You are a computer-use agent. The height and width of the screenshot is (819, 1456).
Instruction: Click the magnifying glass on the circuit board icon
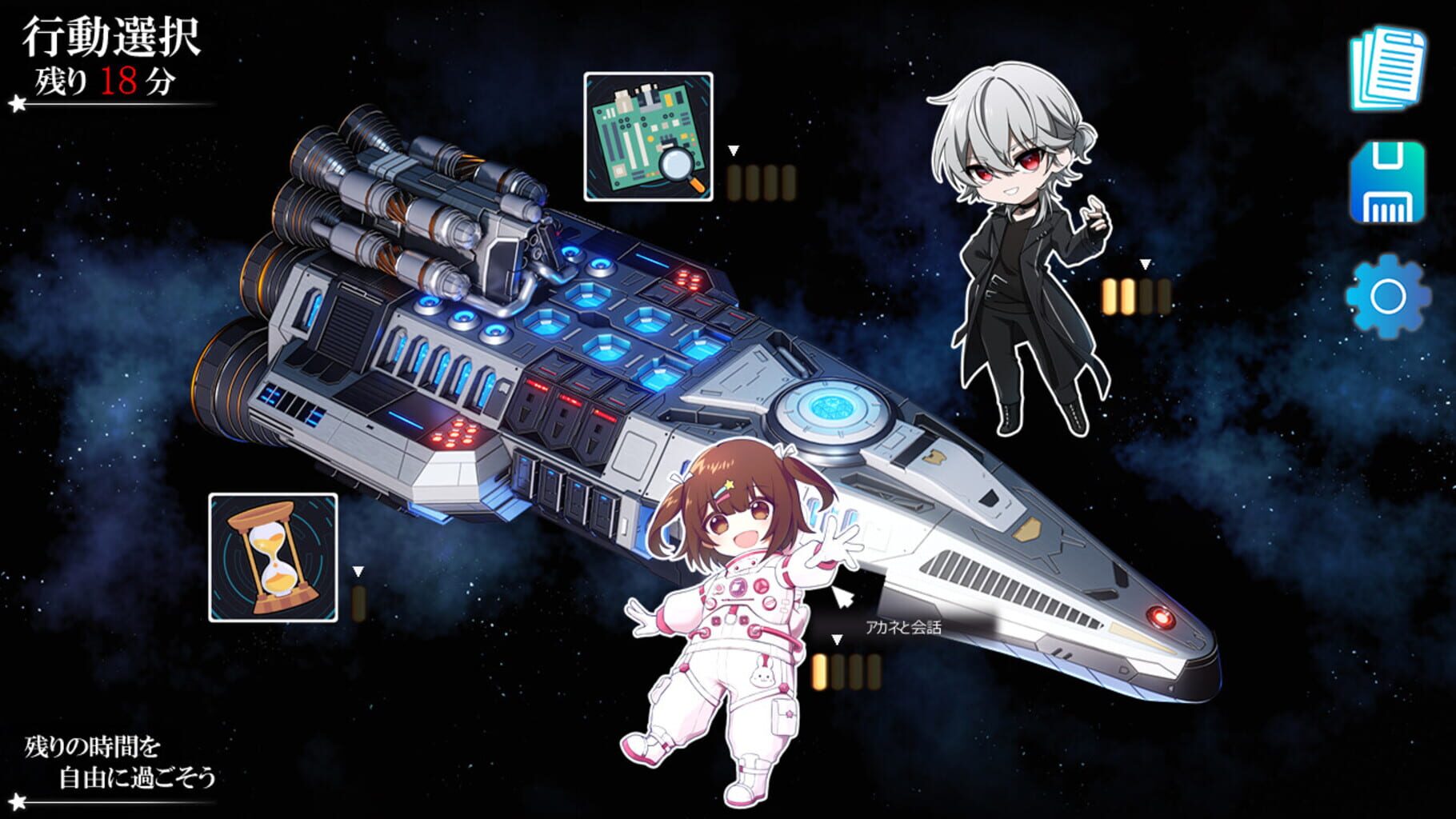pyautogui.click(x=676, y=168)
